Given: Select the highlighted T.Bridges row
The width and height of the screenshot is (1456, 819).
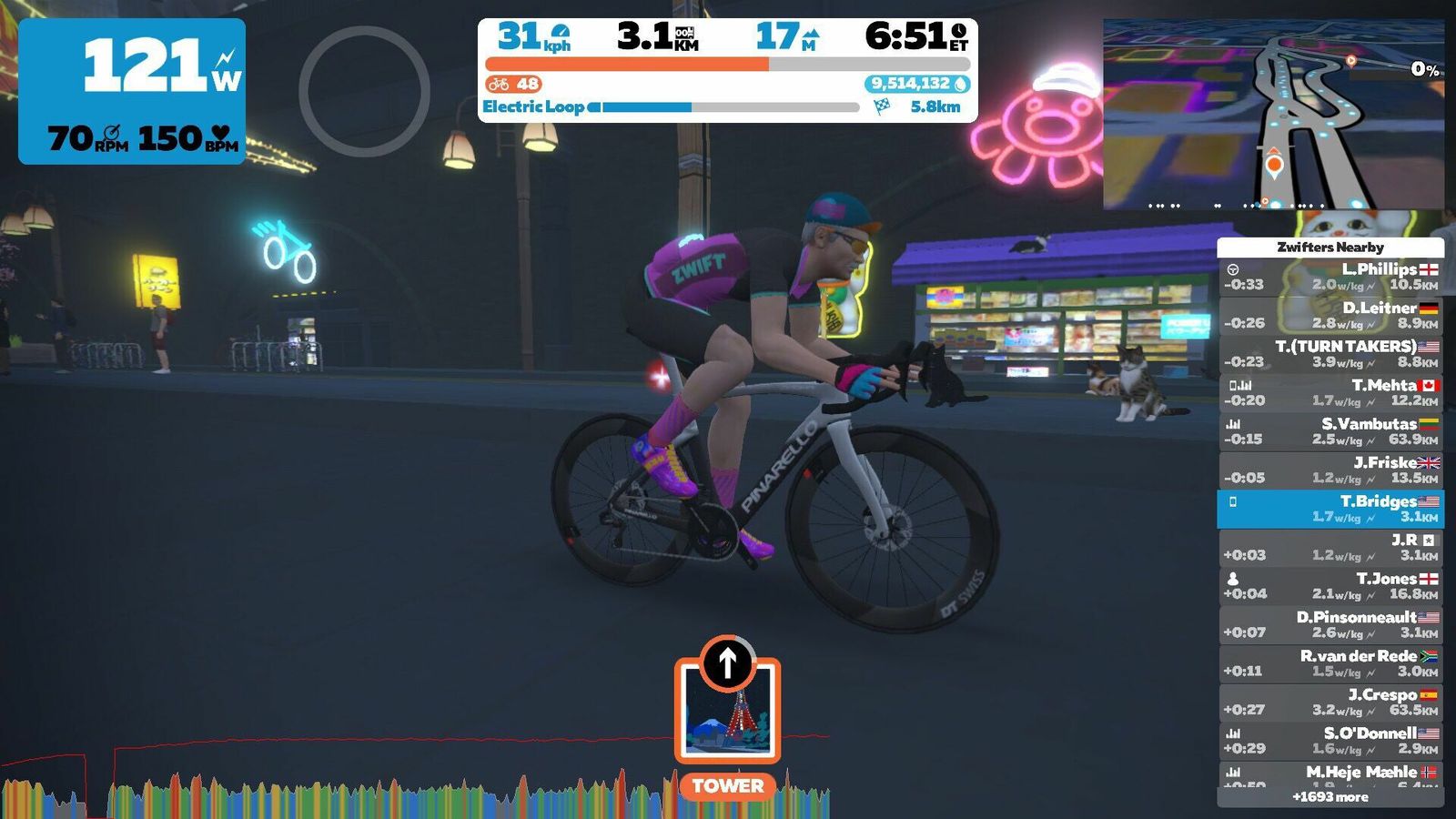Looking at the screenshot, I should tap(1330, 509).
